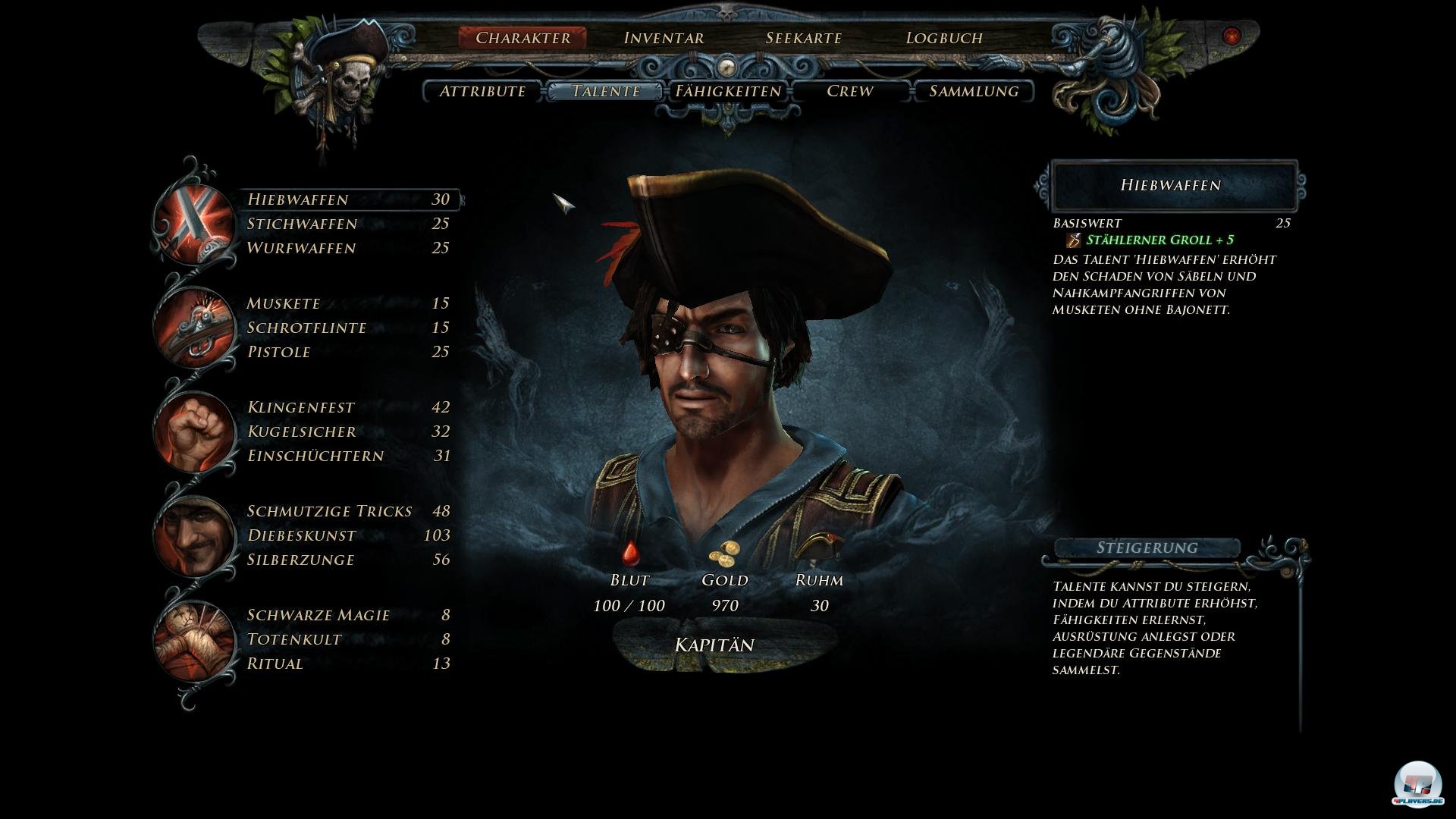Select the Ritual talent row
Screen dimensions: 1456x819
coord(348,664)
